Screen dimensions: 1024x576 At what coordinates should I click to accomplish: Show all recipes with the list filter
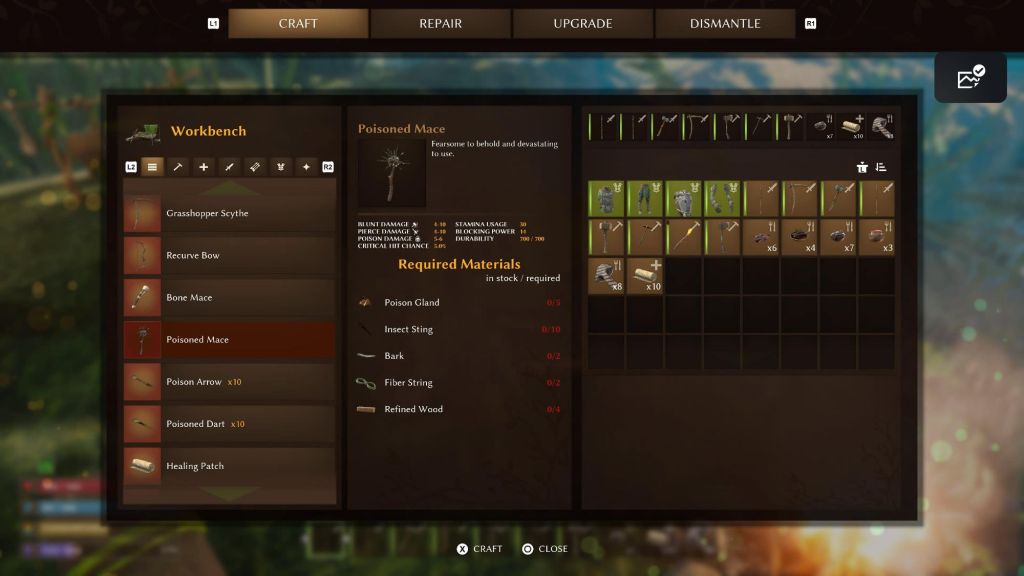(152, 167)
